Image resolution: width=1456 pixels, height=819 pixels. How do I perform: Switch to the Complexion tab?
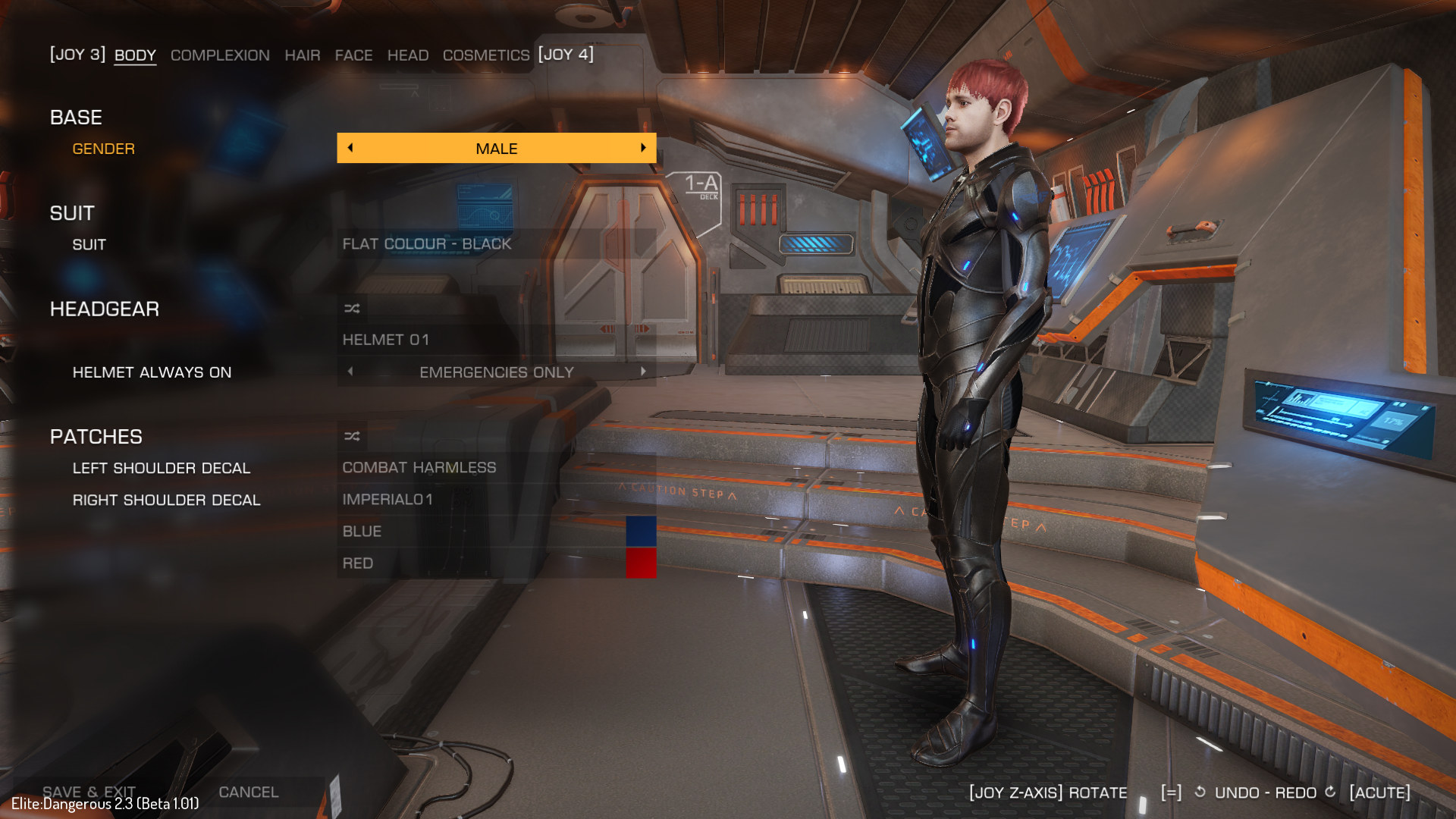(220, 55)
